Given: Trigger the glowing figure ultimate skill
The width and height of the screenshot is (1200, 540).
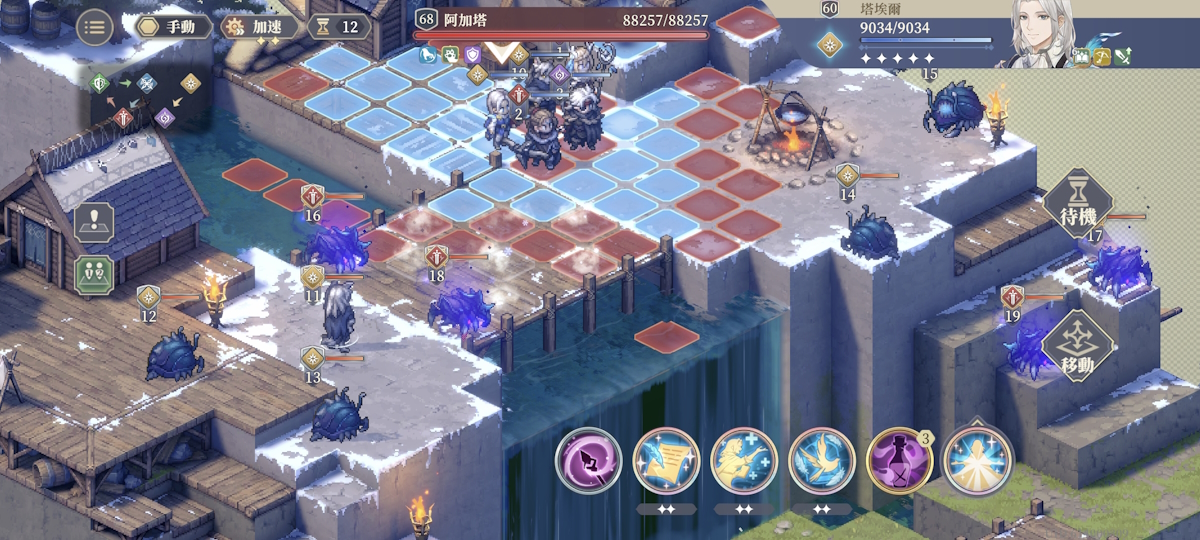Looking at the screenshot, I should pos(978,461).
